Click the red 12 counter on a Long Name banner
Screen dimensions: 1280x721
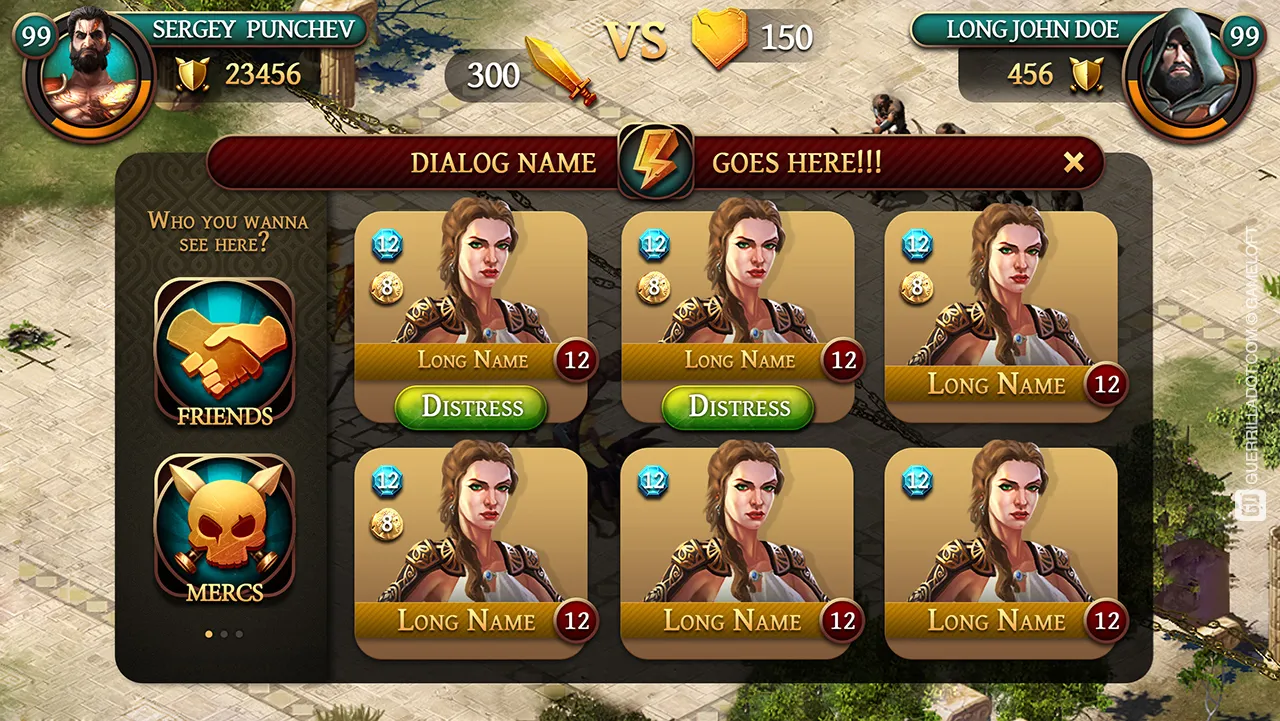click(x=576, y=360)
